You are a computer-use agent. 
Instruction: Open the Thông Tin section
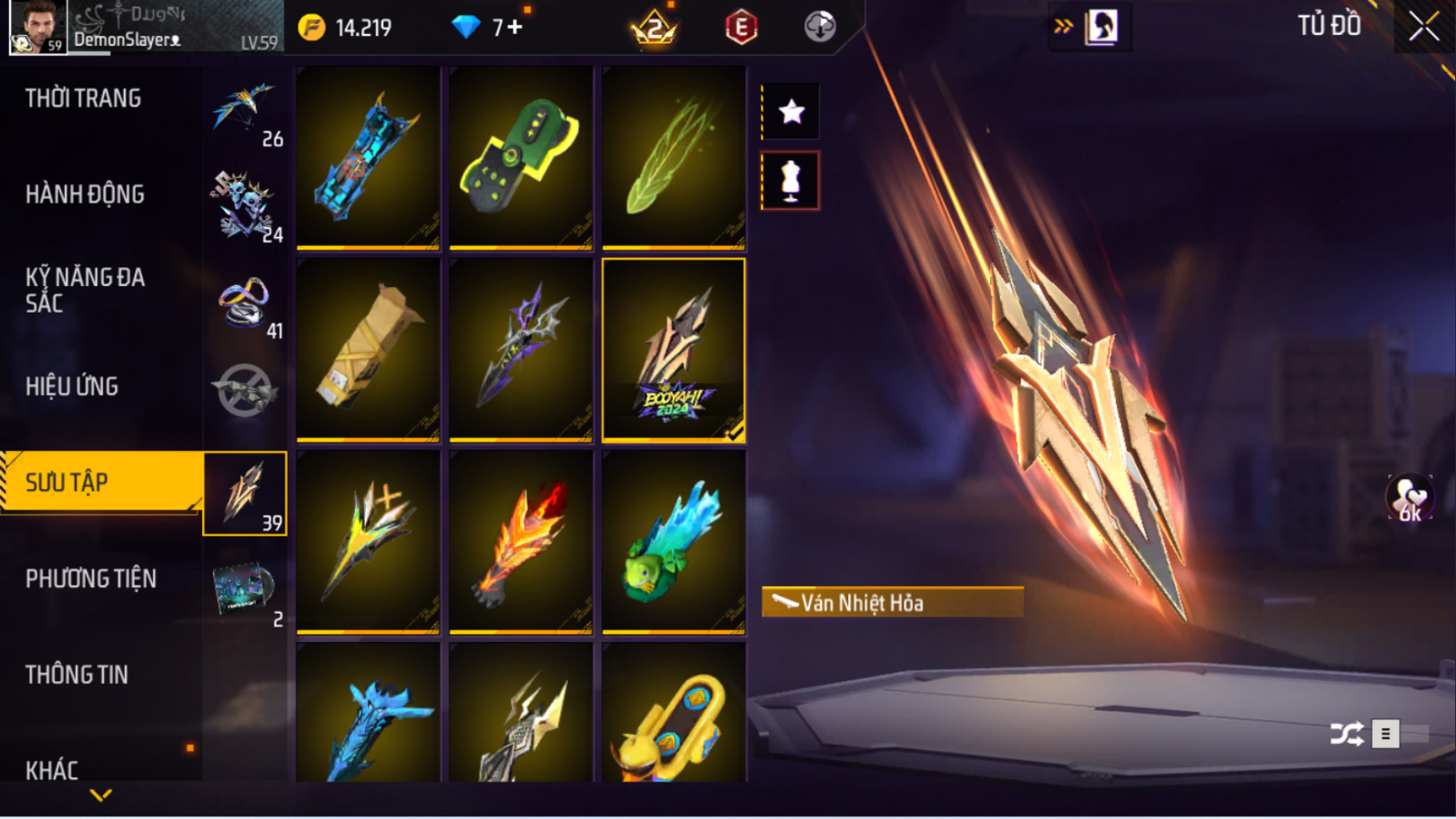77,674
